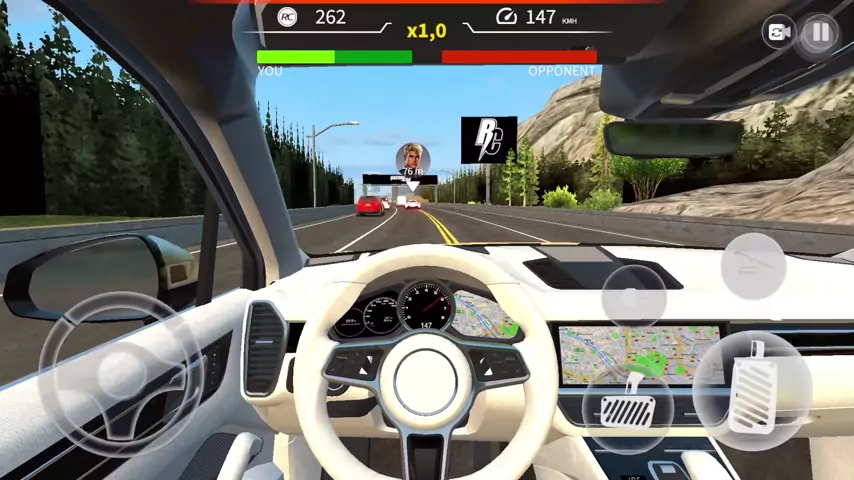Pull the handbrake lever button
Screen dimensions: 854x480
(x=753, y=265)
